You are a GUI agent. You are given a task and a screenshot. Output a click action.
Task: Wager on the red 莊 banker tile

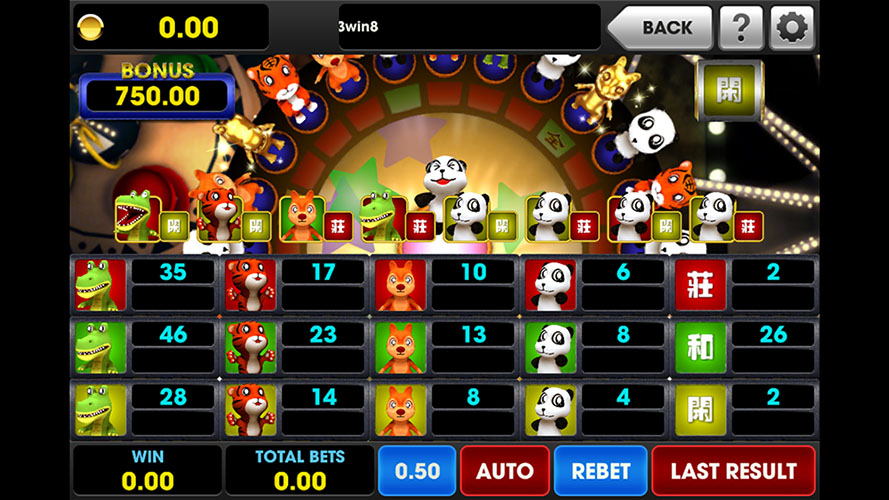click(700, 285)
